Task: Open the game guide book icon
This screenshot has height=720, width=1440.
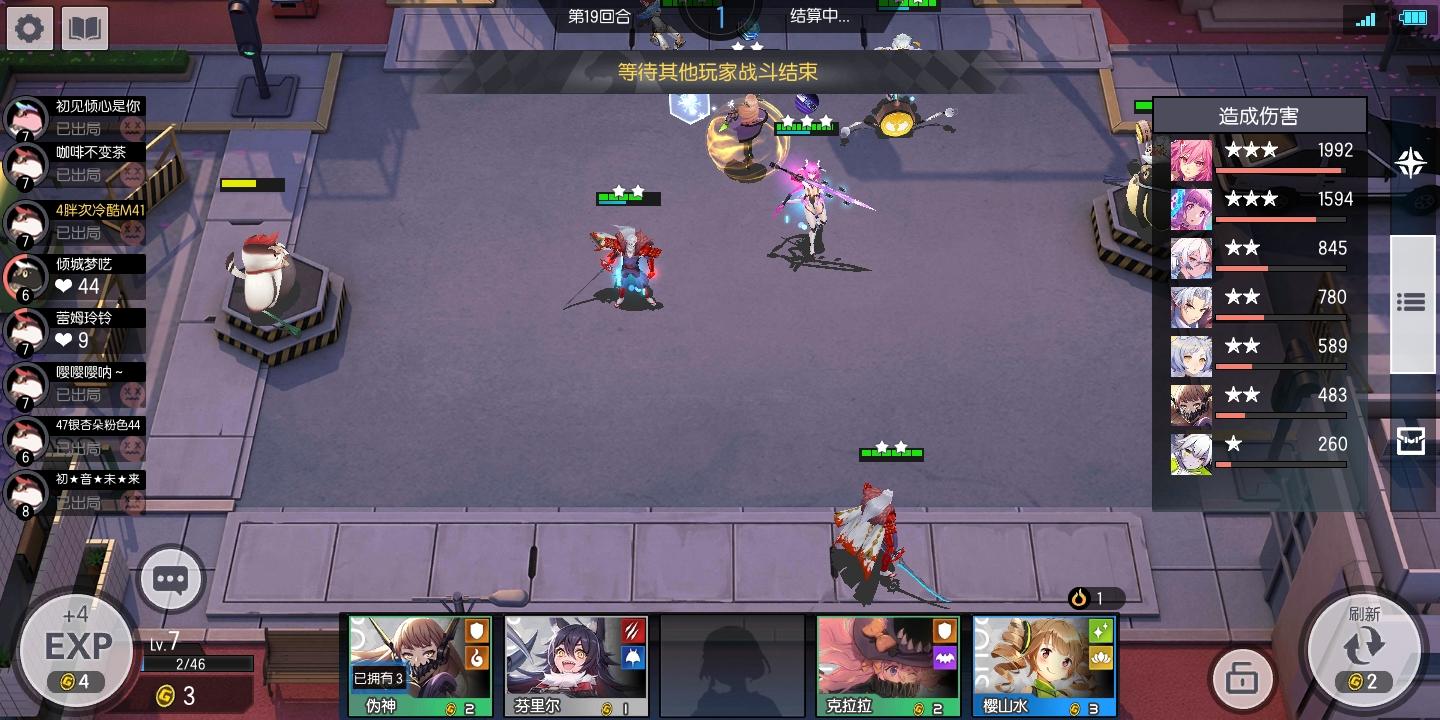Action: point(85,27)
